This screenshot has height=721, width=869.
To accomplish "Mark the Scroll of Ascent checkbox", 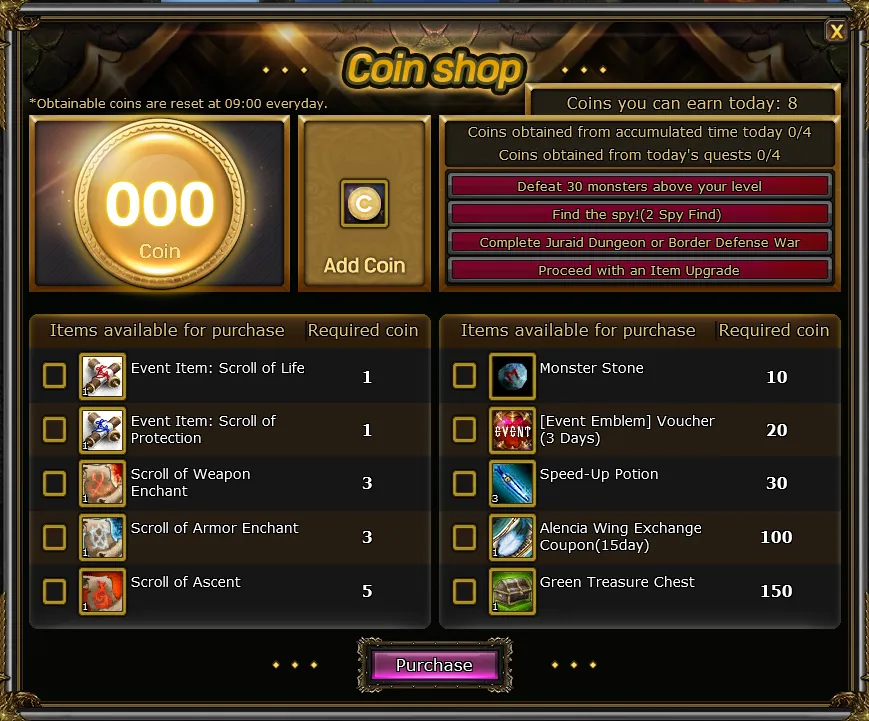I will 55,591.
